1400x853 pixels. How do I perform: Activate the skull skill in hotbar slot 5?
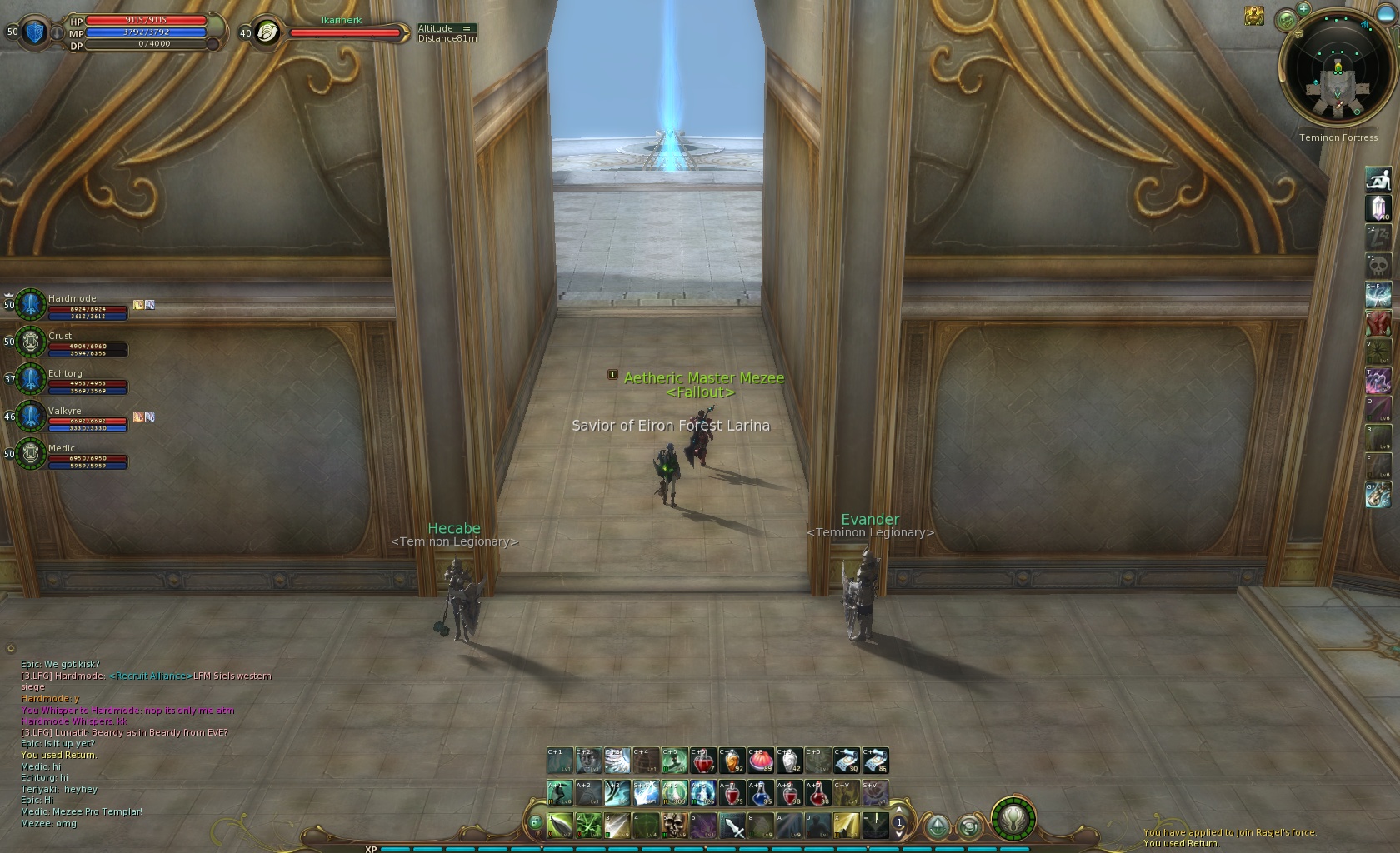[674, 826]
